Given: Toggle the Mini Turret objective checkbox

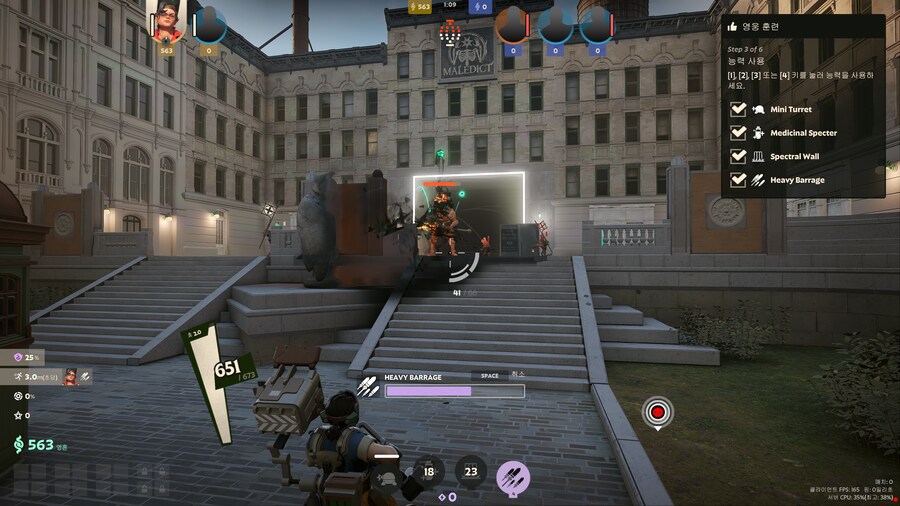Looking at the screenshot, I should point(738,109).
